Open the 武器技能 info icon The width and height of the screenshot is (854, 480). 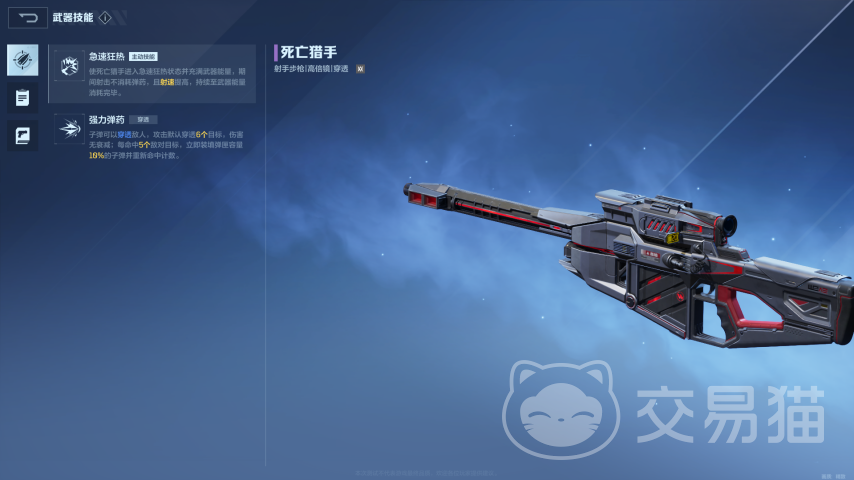[x=104, y=17]
